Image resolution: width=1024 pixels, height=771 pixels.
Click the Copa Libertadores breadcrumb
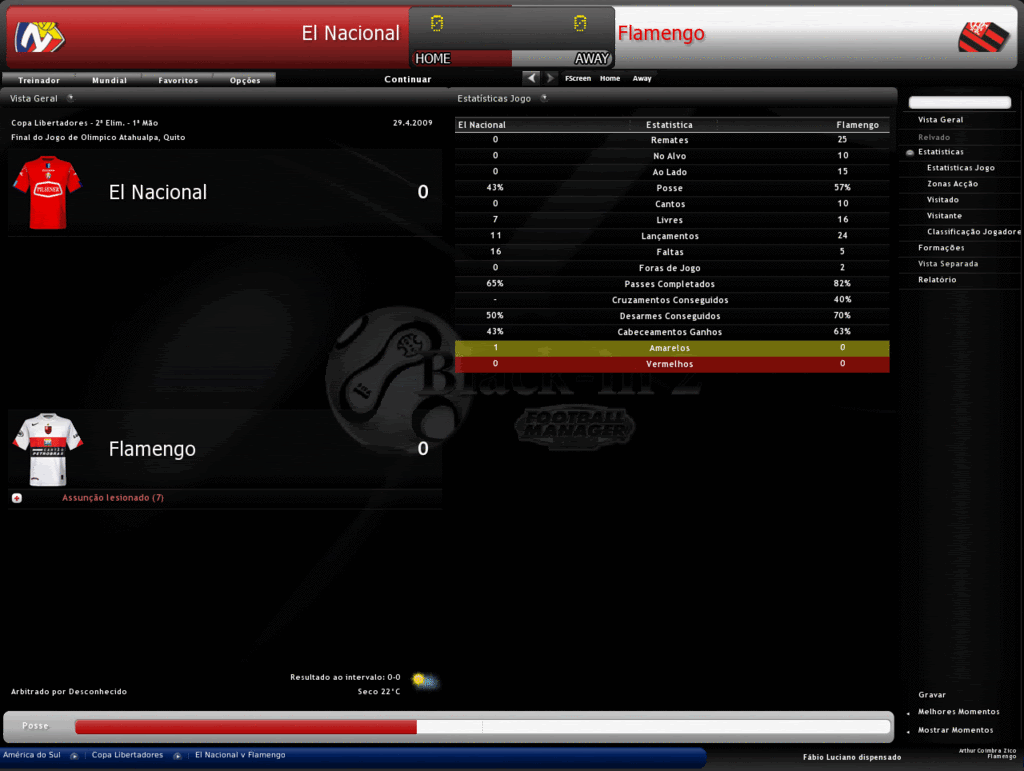coord(127,755)
